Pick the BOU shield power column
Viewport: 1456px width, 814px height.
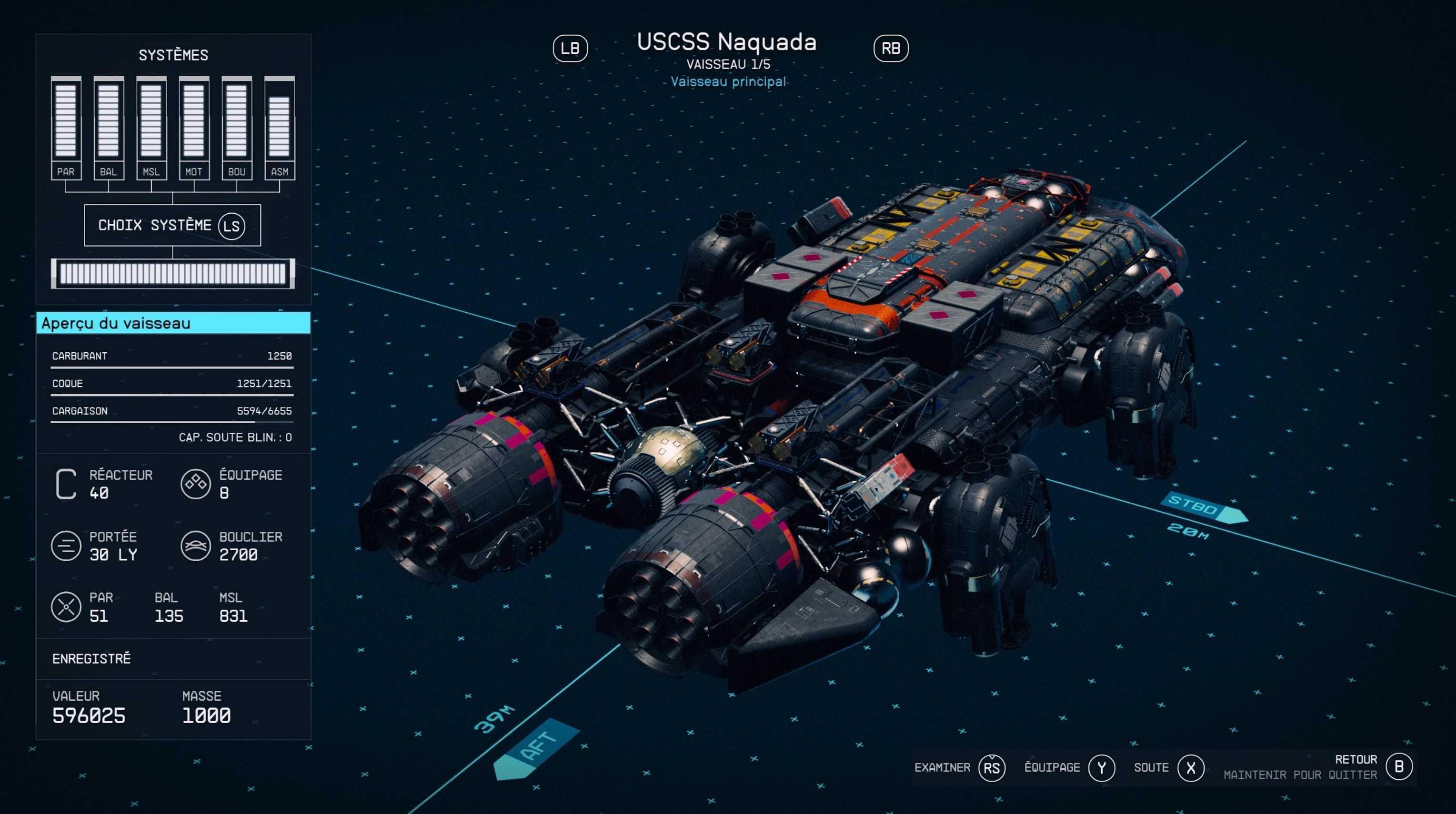236,128
